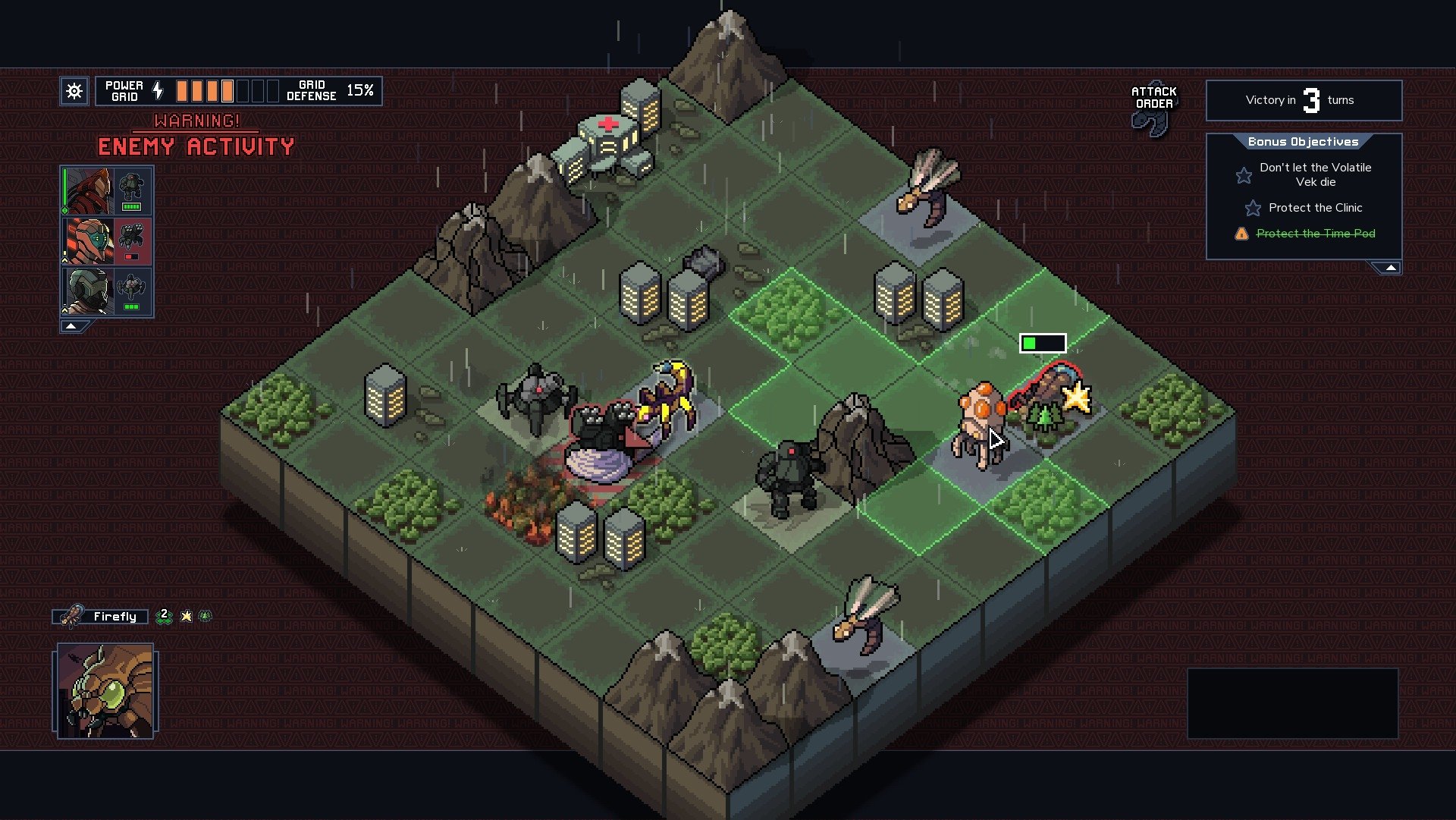This screenshot has width=1456, height=820.
Task: Click the lightning bolt Power Grid icon
Action: tap(158, 90)
